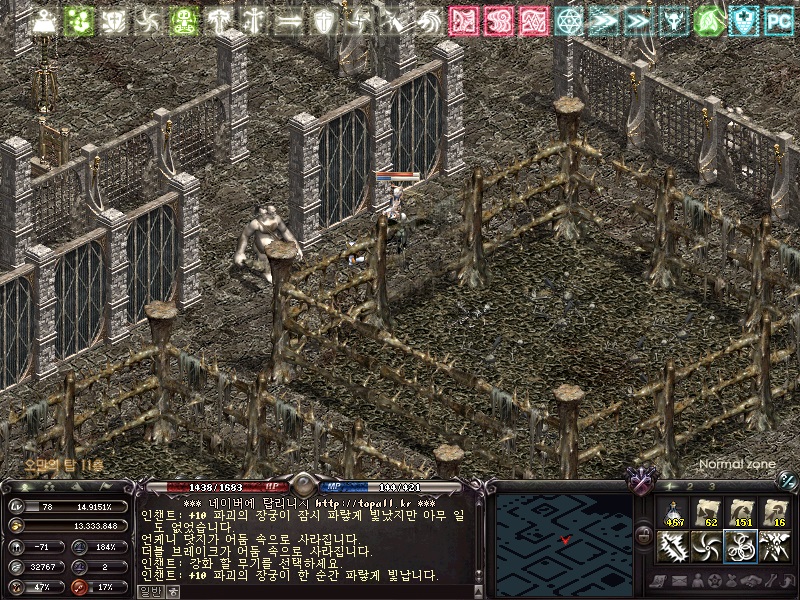Activate the glowing sword skill
800x600 pixels.
pos(673,547)
